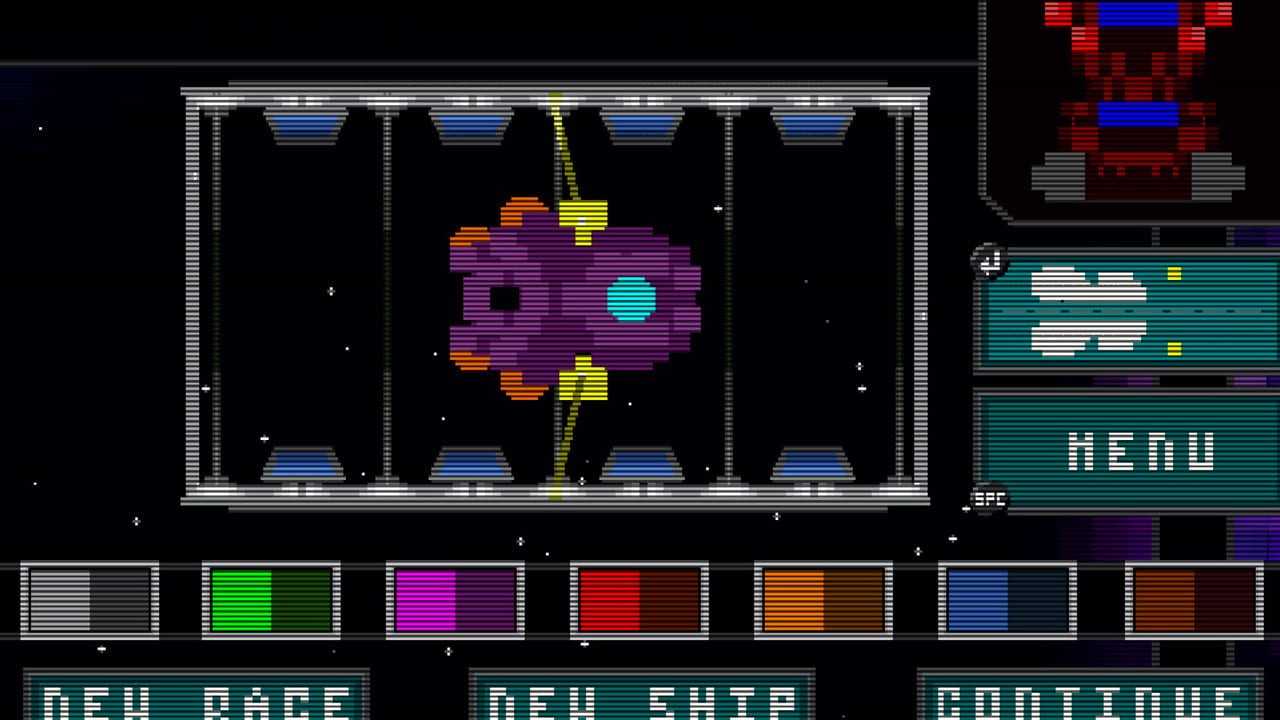Choose the red color swatch
Image resolution: width=1280 pixels, height=720 pixels.
coord(639,600)
